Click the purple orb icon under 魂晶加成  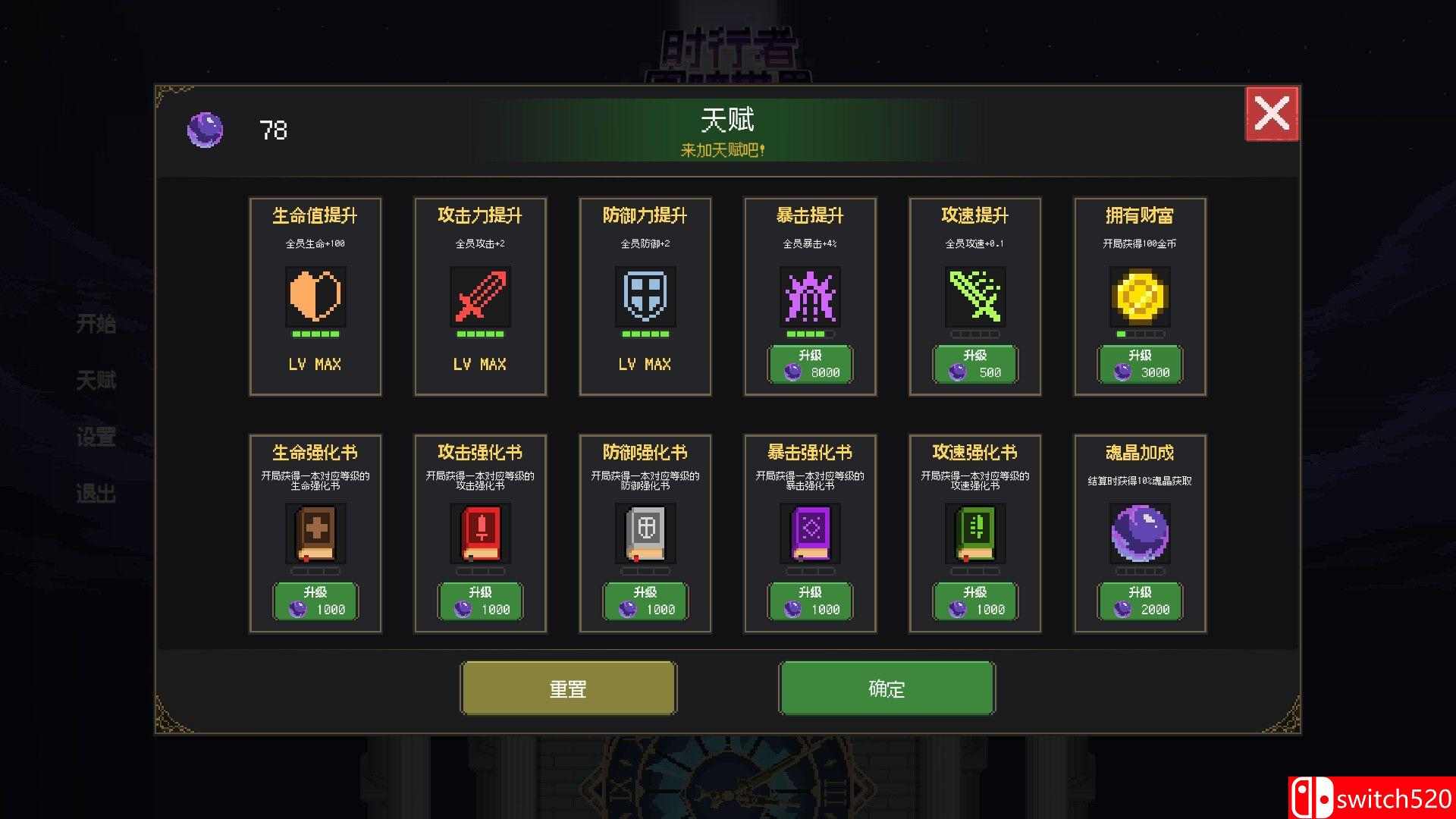[1140, 534]
